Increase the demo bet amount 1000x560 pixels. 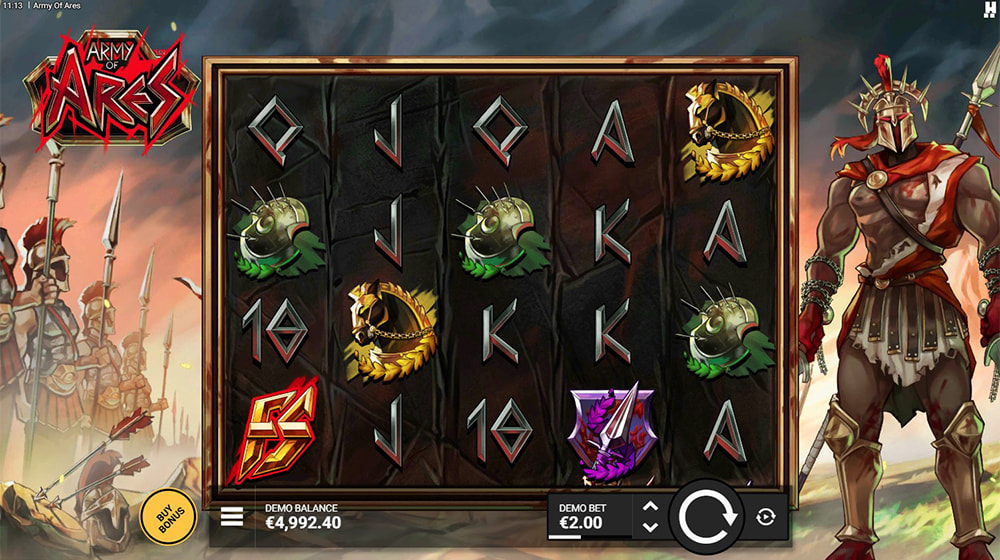click(650, 508)
